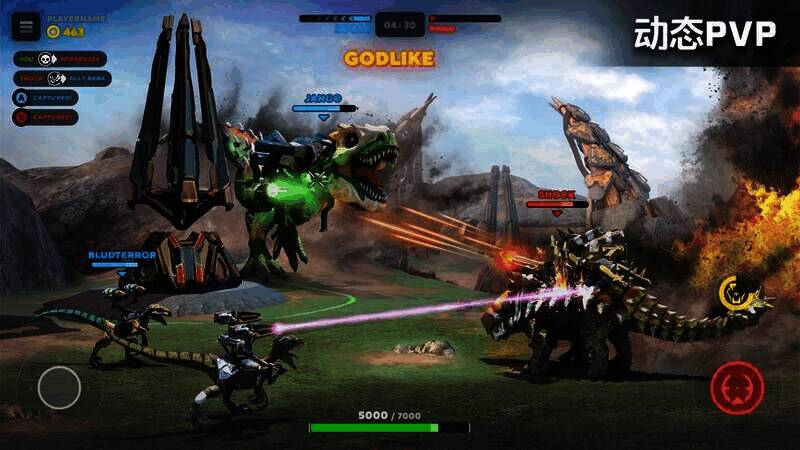Tap the virtual joystick circle

(x=59, y=387)
